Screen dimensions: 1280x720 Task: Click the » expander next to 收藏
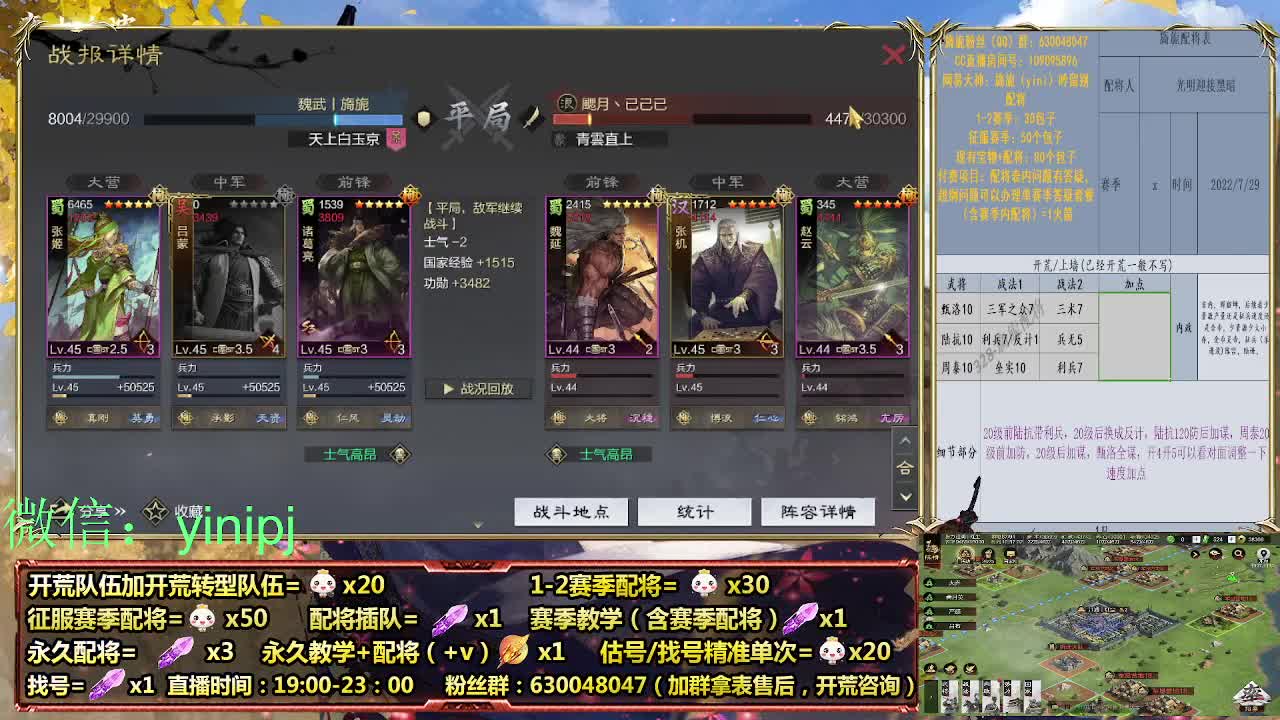pyautogui.click(x=120, y=512)
